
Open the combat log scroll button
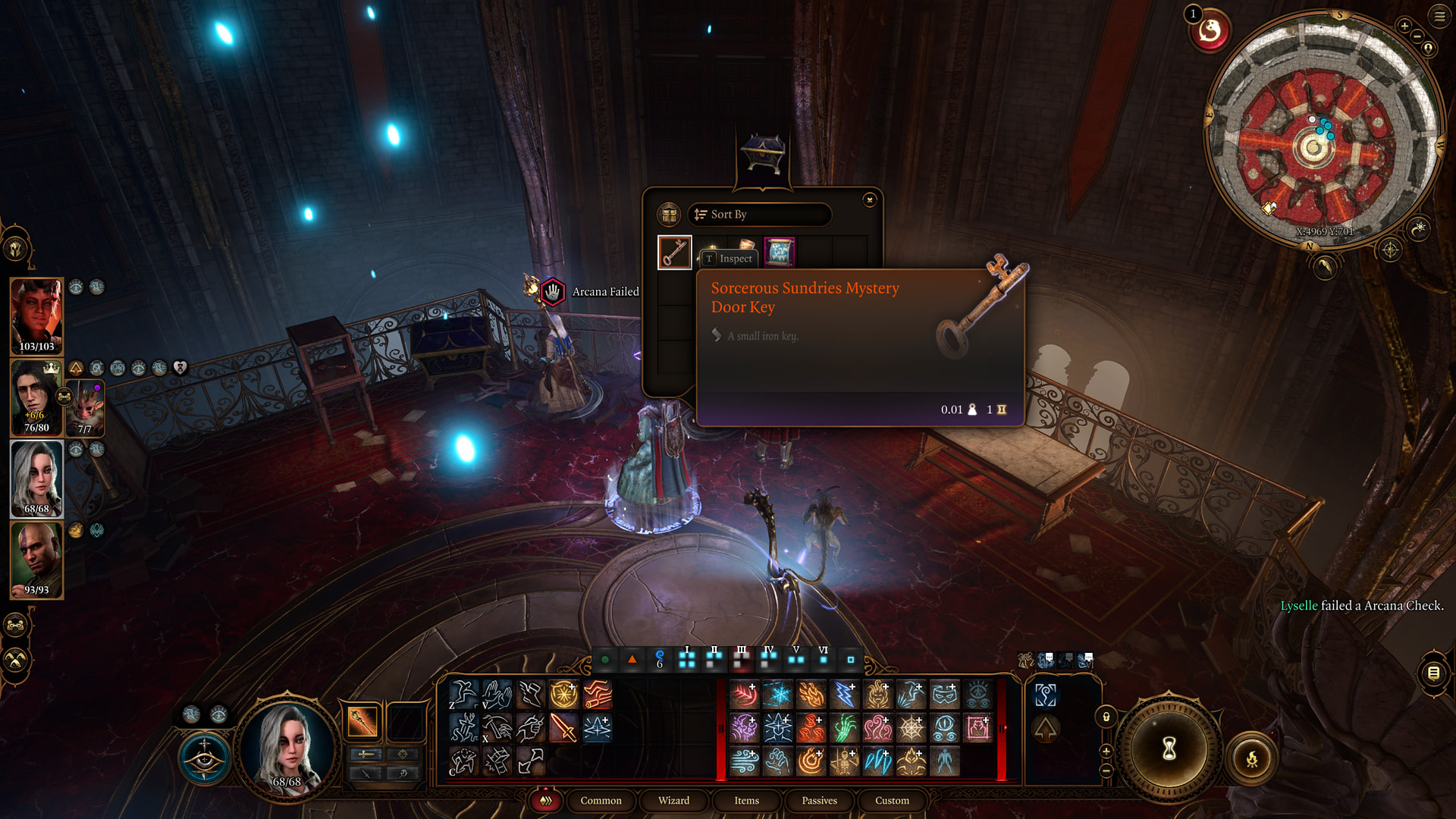[x=1433, y=673]
